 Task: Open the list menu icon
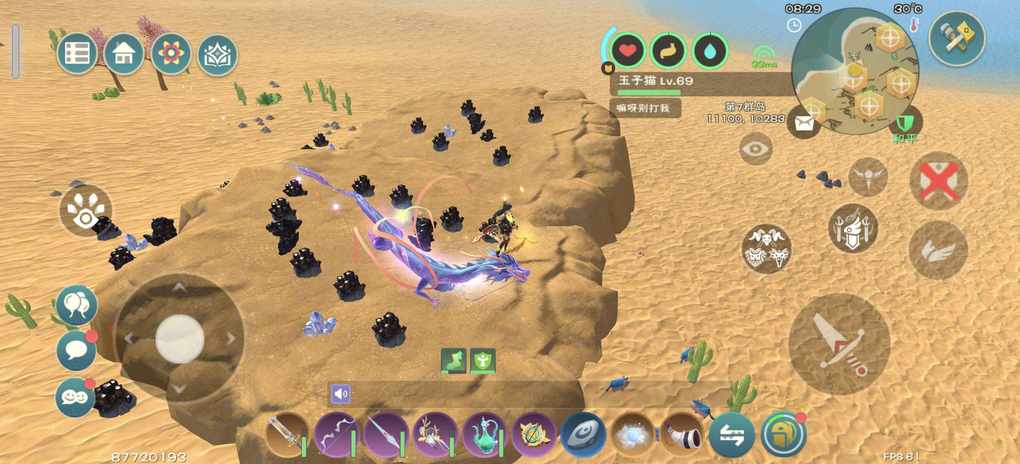pyautogui.click(x=78, y=53)
